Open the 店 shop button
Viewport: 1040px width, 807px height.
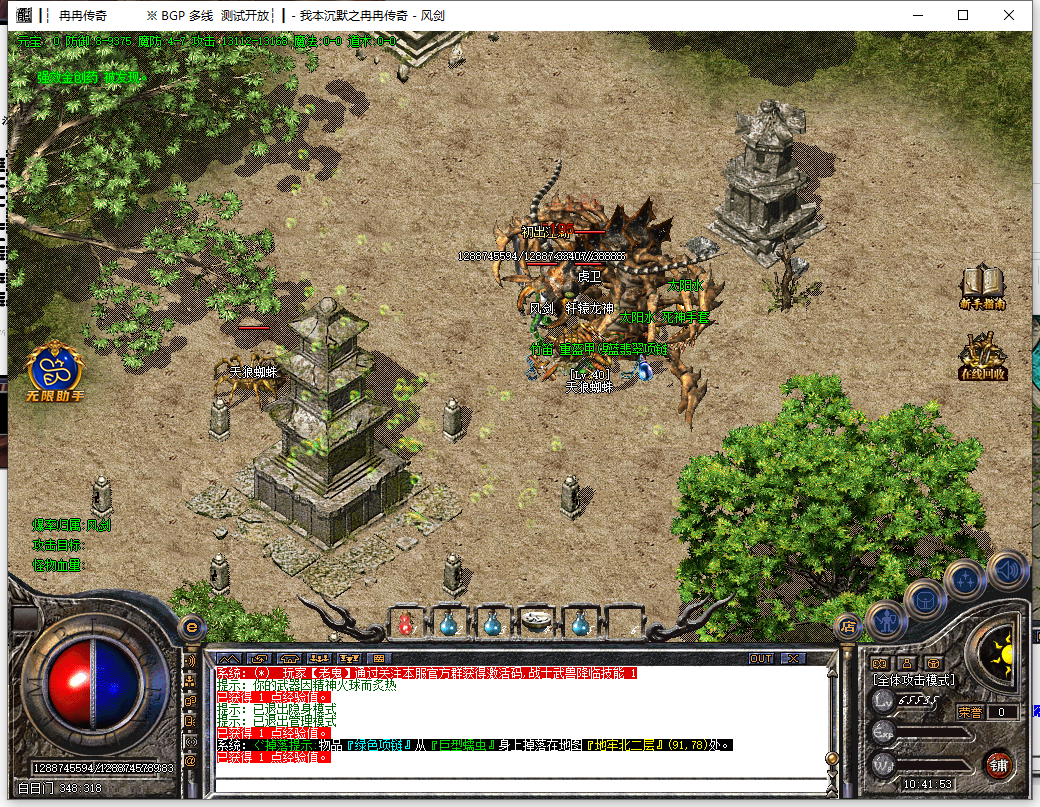click(x=847, y=627)
